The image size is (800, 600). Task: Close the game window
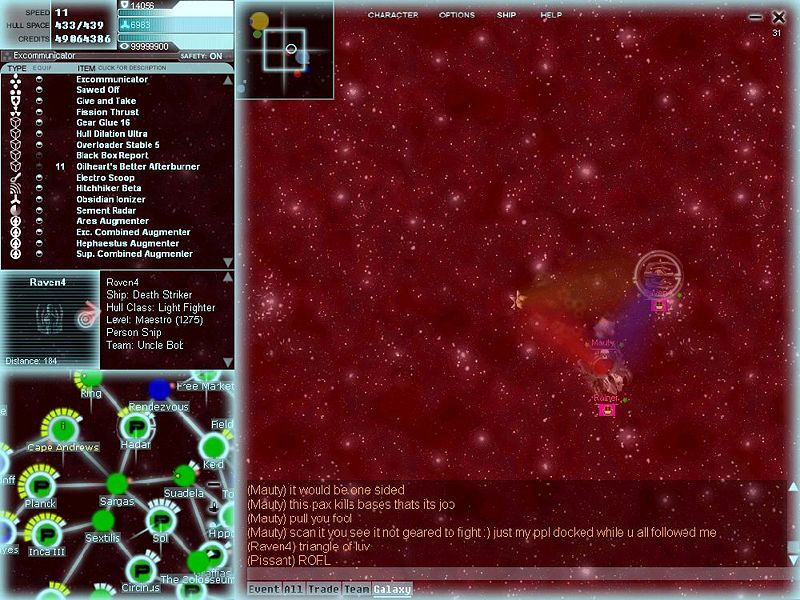tap(779, 17)
